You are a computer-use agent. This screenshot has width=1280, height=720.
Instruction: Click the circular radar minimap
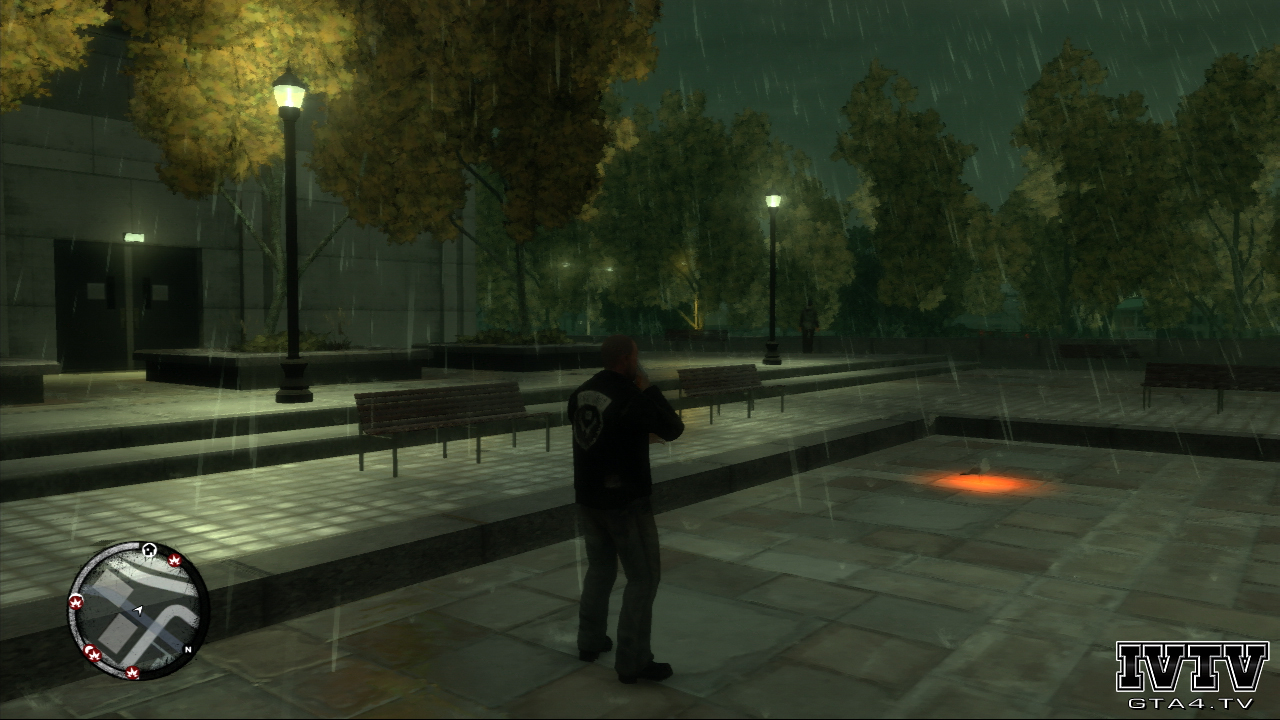[137, 610]
